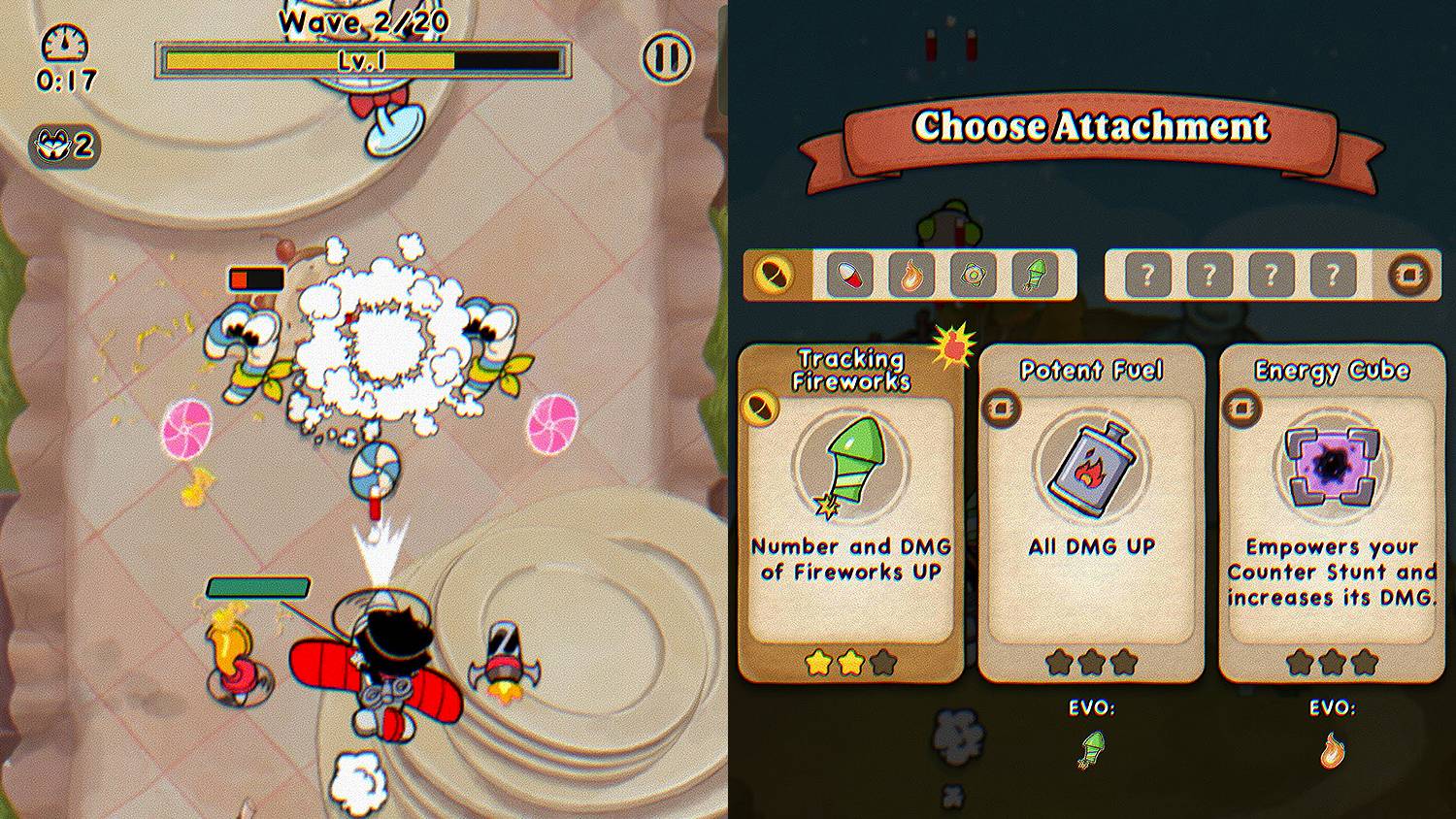This screenshot has height=819, width=1456.
Task: Click the brown chip category icon
Action: coord(1409,276)
